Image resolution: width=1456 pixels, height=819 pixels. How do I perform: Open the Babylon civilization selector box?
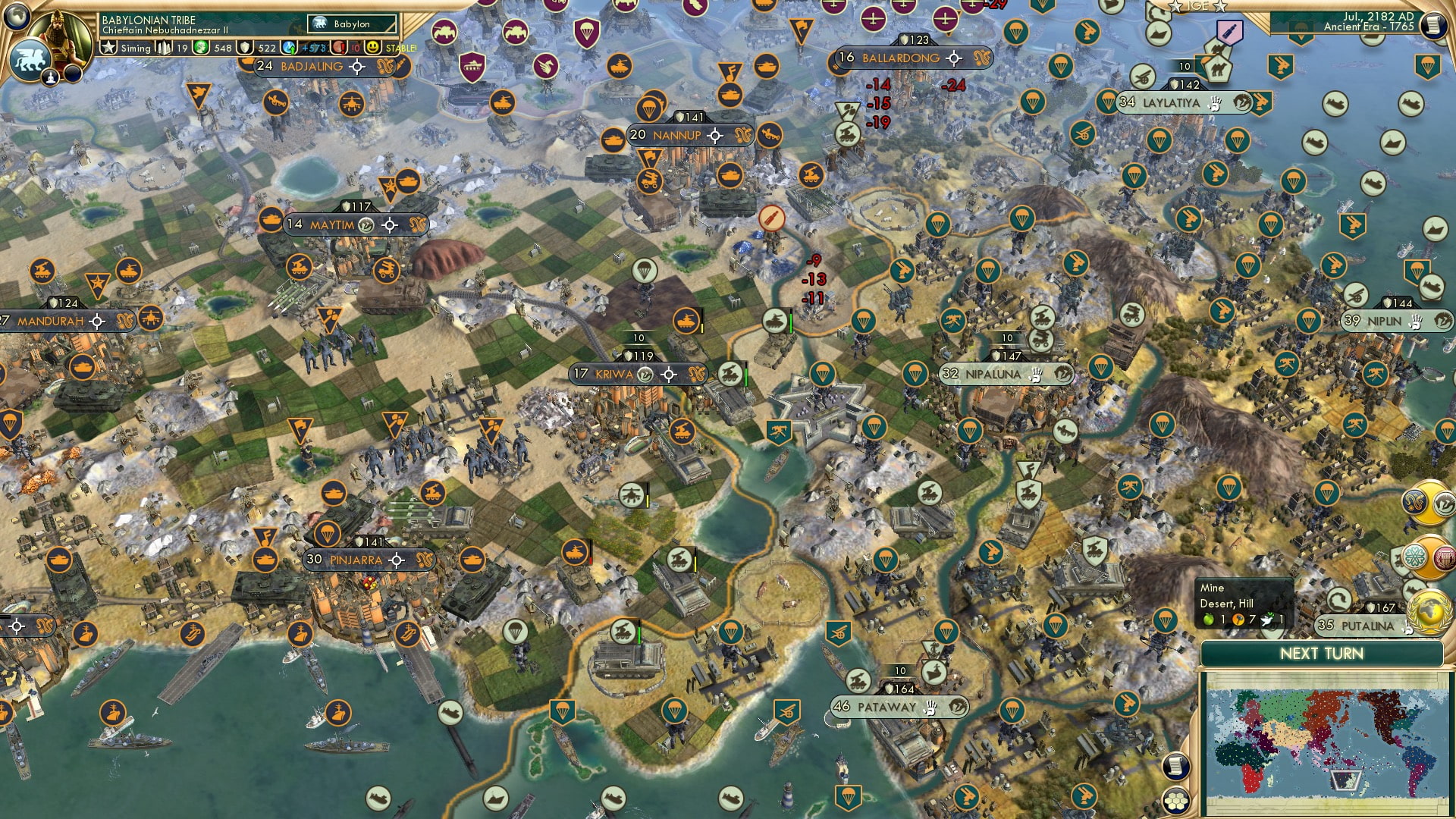[350, 24]
